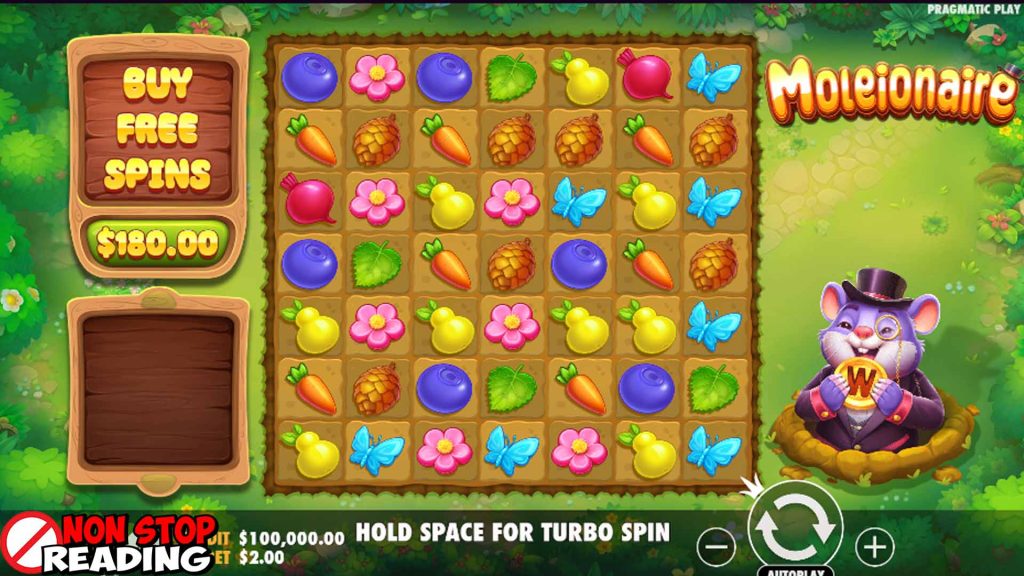This screenshot has width=1024, height=576.
Task: Increase the bet with the plus button
Action: point(875,546)
